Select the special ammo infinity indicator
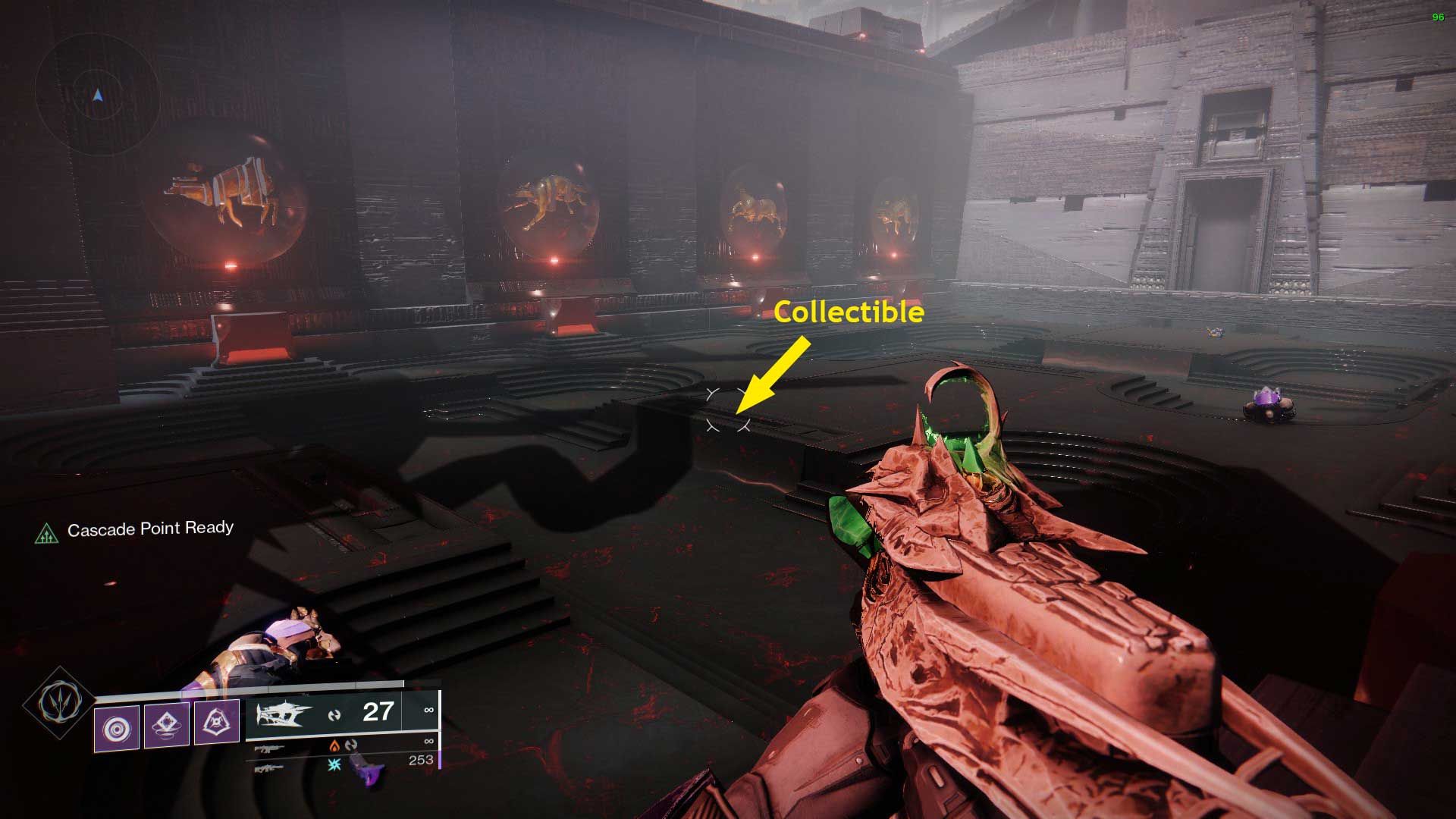Screen dimensions: 1456x819 (429, 742)
